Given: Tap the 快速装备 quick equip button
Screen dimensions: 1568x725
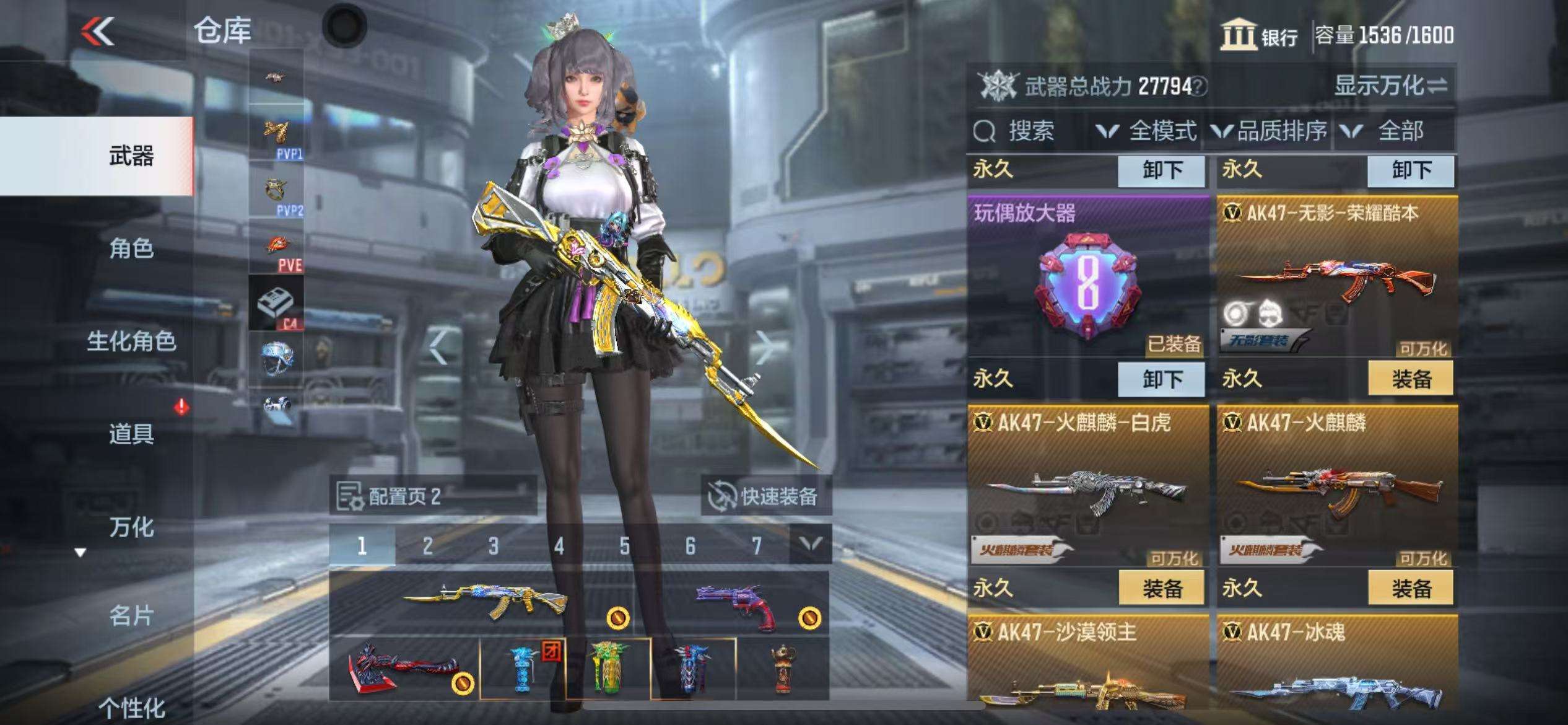Looking at the screenshot, I should point(765,496).
